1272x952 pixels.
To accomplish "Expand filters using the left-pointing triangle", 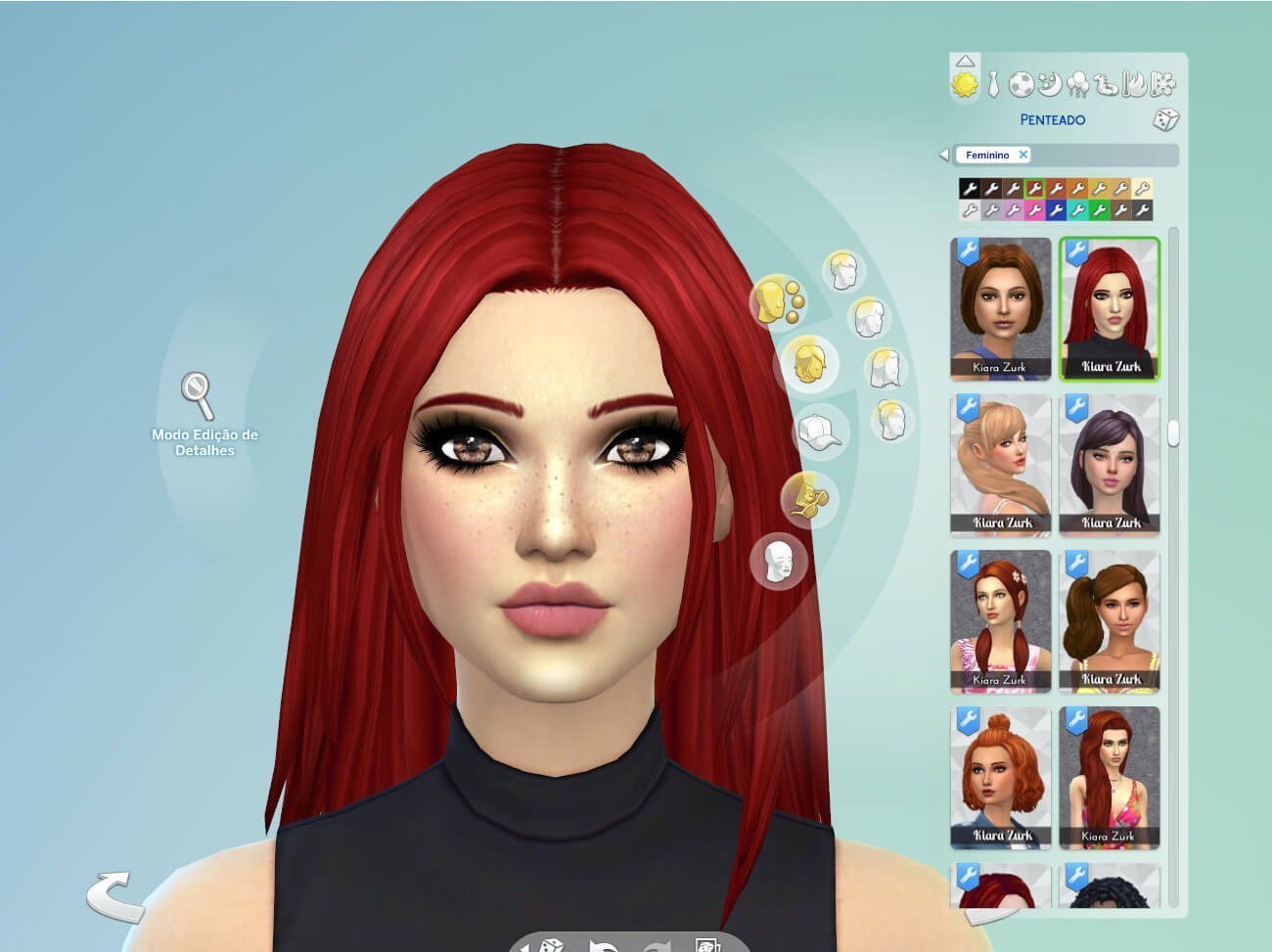I will [x=943, y=155].
